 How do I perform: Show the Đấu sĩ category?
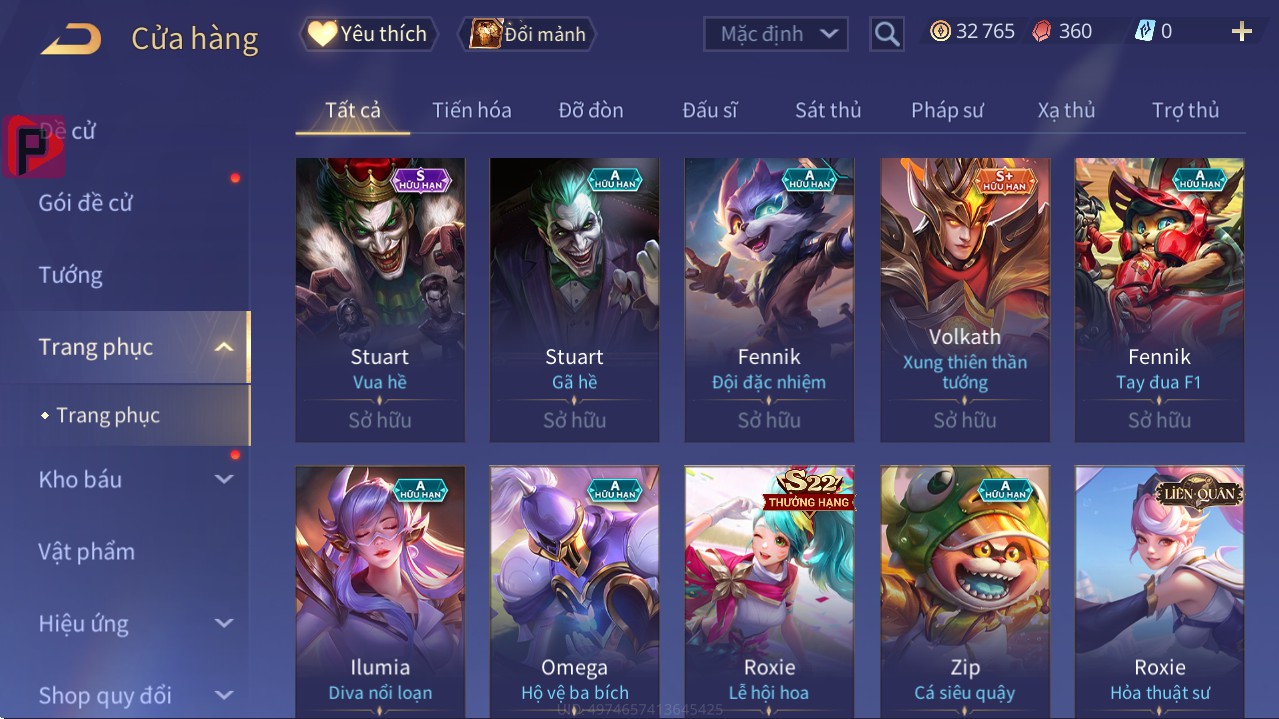[x=709, y=110]
